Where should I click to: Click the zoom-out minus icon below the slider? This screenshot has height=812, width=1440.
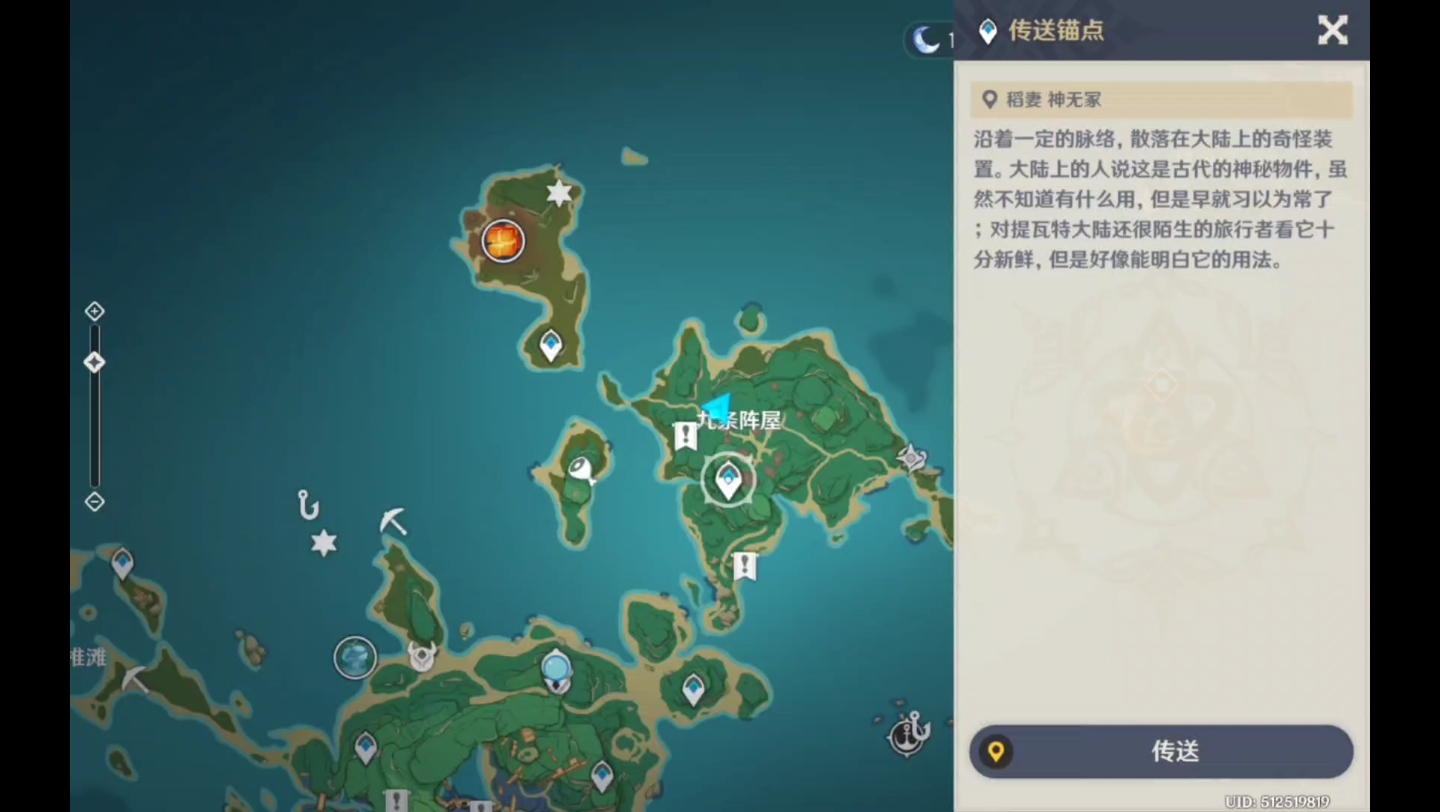(x=94, y=501)
